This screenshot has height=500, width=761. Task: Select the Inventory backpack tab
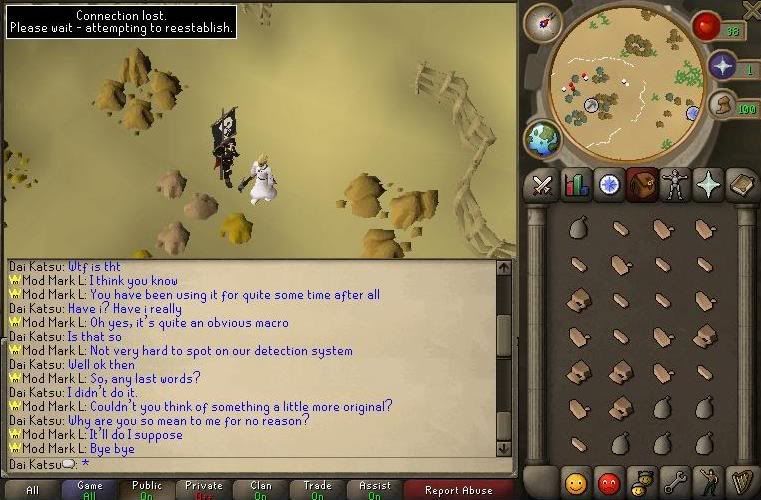coord(642,185)
